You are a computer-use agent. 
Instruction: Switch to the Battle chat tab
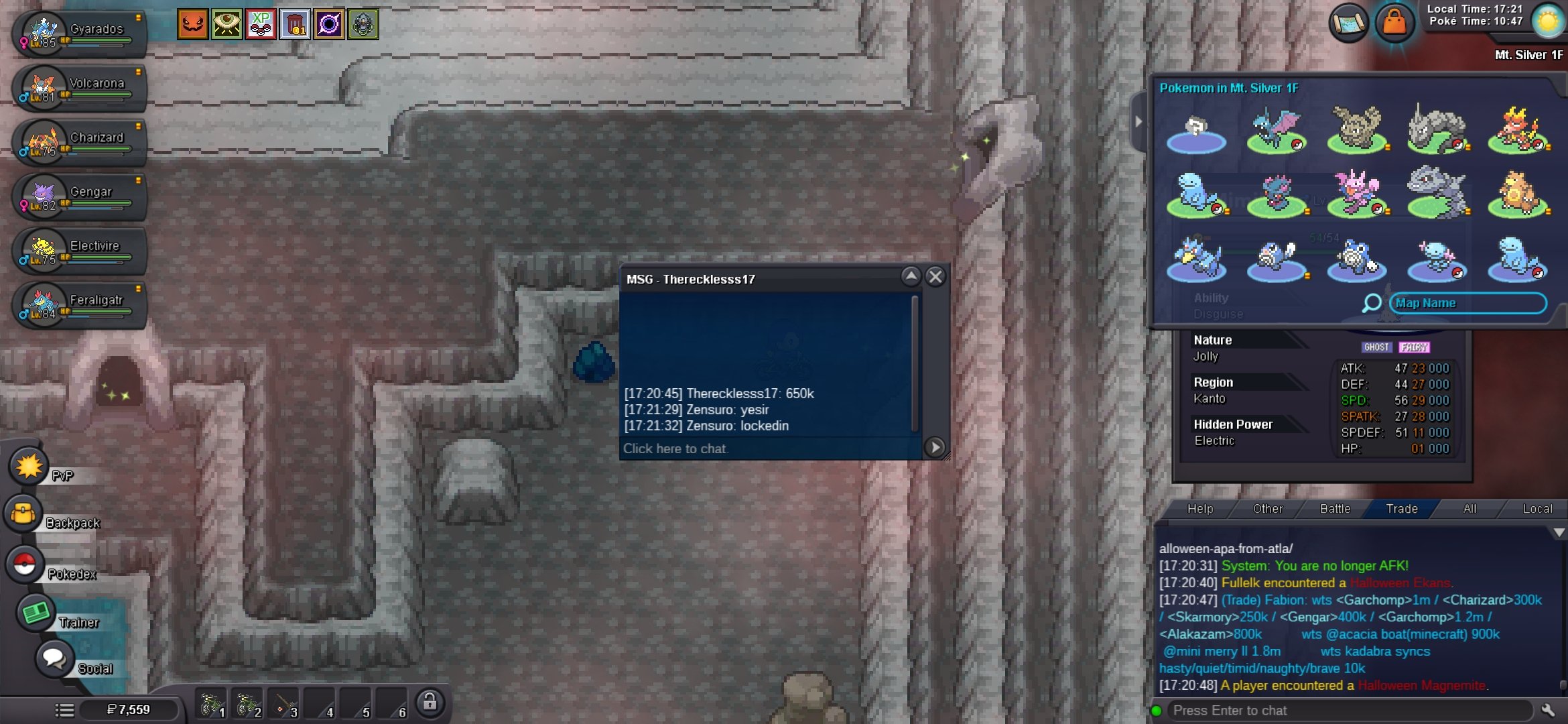1335,509
